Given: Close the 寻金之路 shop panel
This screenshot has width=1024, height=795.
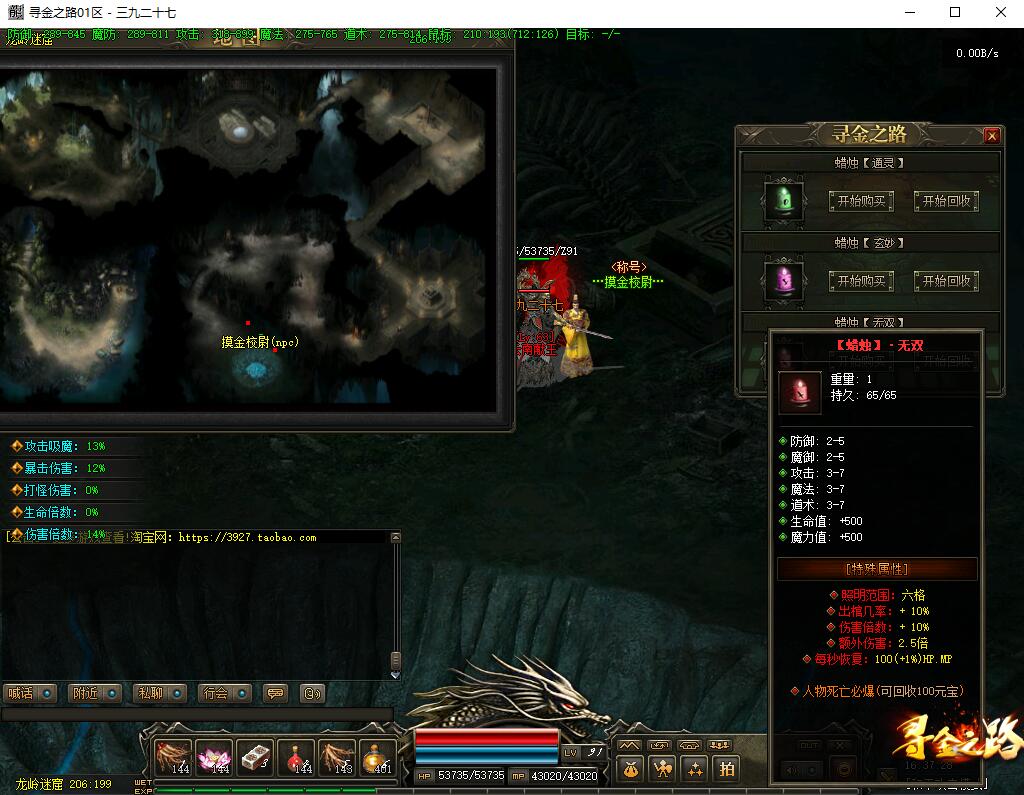Looking at the screenshot, I should [x=991, y=136].
